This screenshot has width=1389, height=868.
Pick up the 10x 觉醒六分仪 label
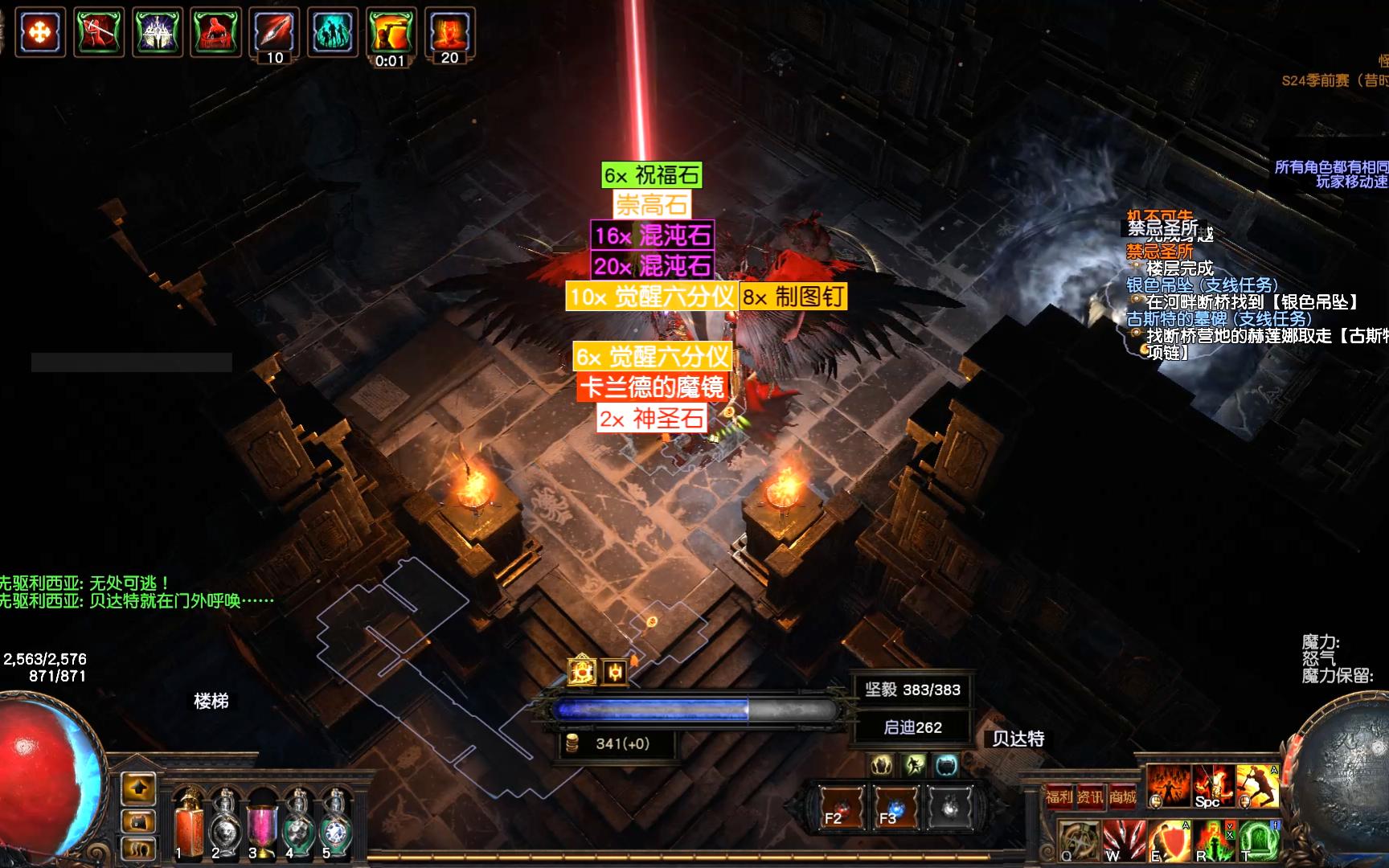tap(651, 297)
